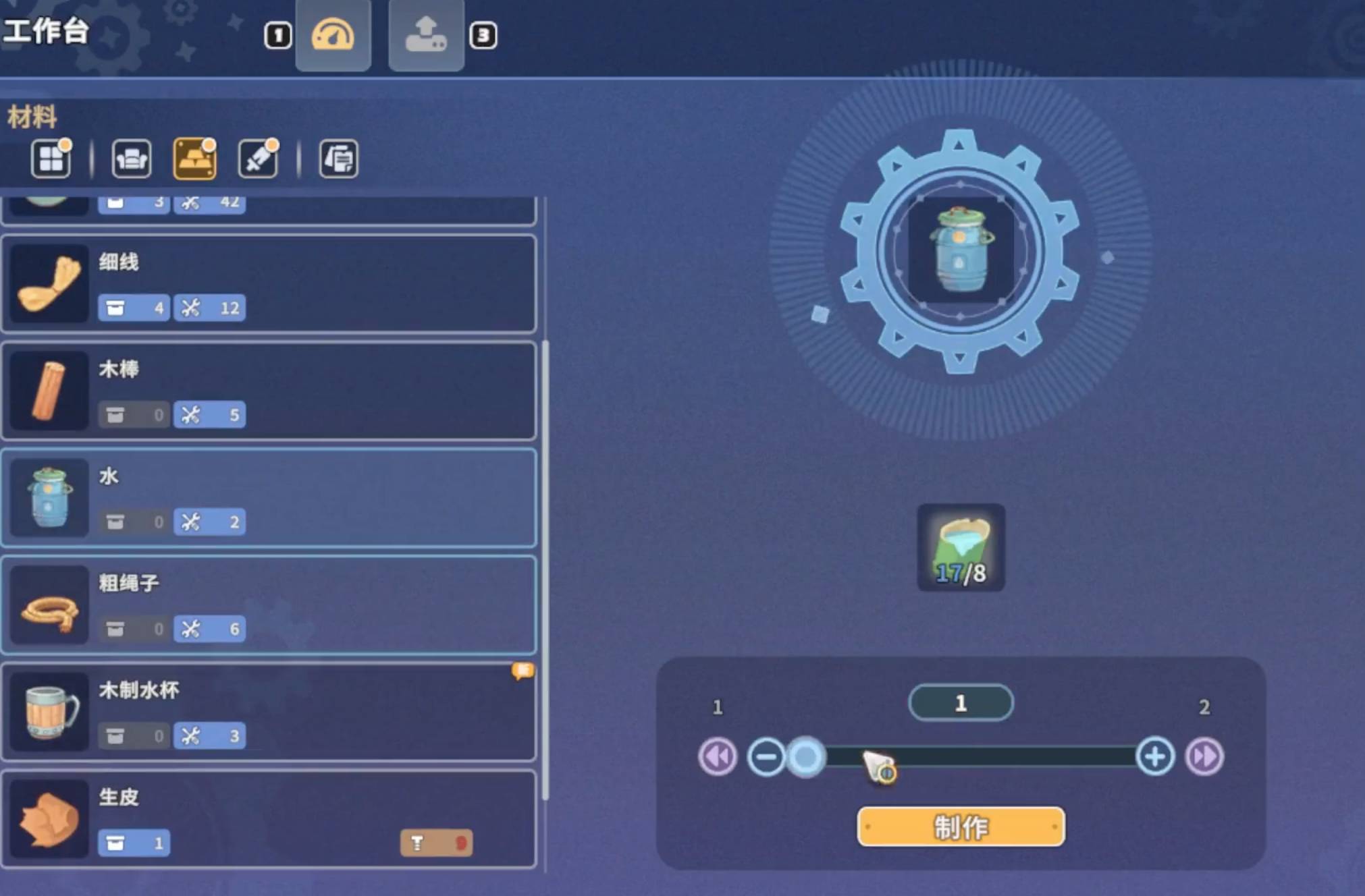Screen dimensions: 1365x896
Task: Select the 粗绳子 recipe row
Action: (x=269, y=605)
